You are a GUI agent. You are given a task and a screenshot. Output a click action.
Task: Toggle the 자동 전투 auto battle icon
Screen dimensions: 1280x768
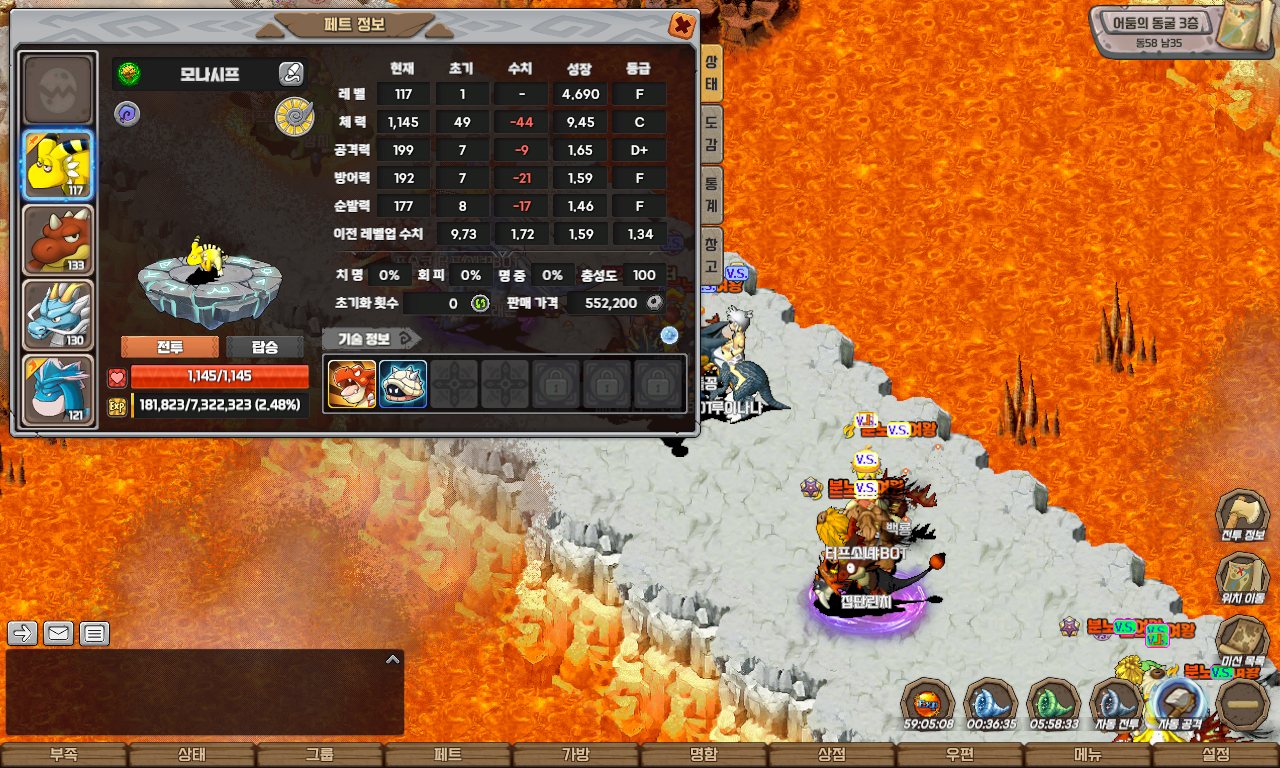[1116, 703]
